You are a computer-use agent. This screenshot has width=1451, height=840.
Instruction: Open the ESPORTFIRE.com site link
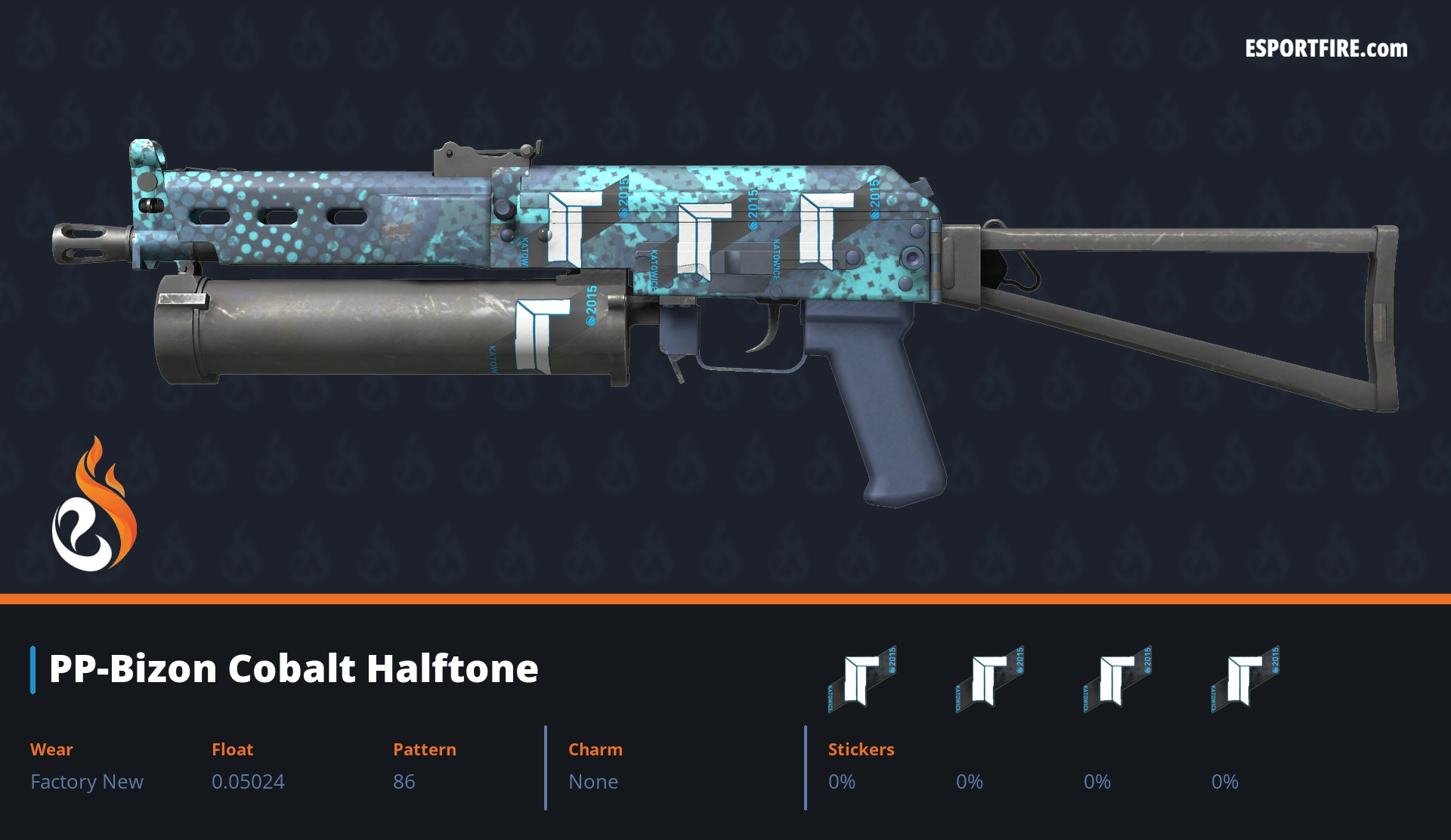[x=1326, y=49]
